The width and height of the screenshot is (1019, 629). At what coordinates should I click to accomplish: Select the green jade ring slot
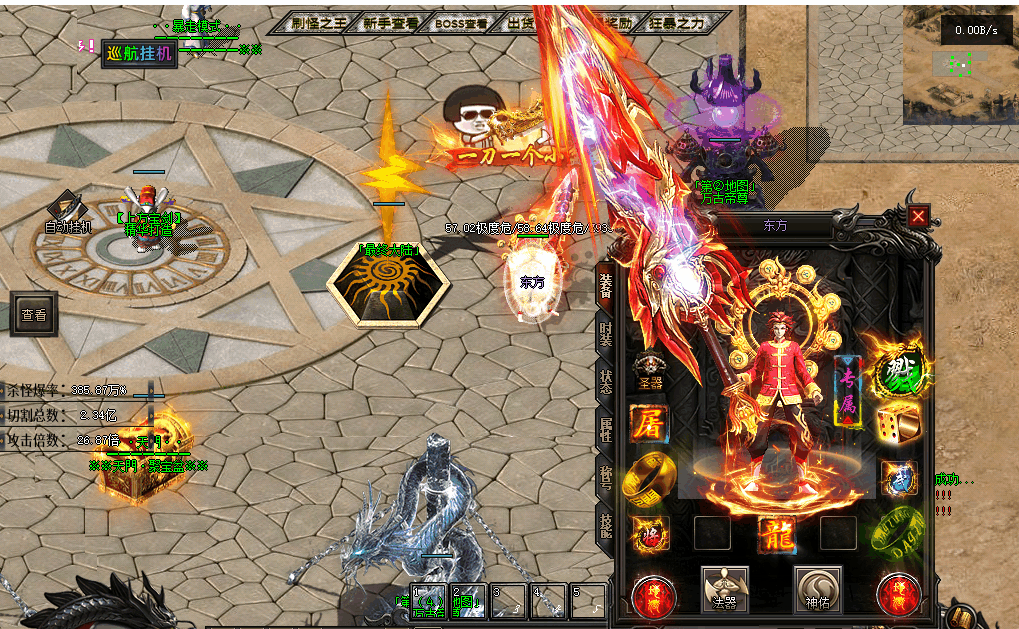tap(898, 533)
